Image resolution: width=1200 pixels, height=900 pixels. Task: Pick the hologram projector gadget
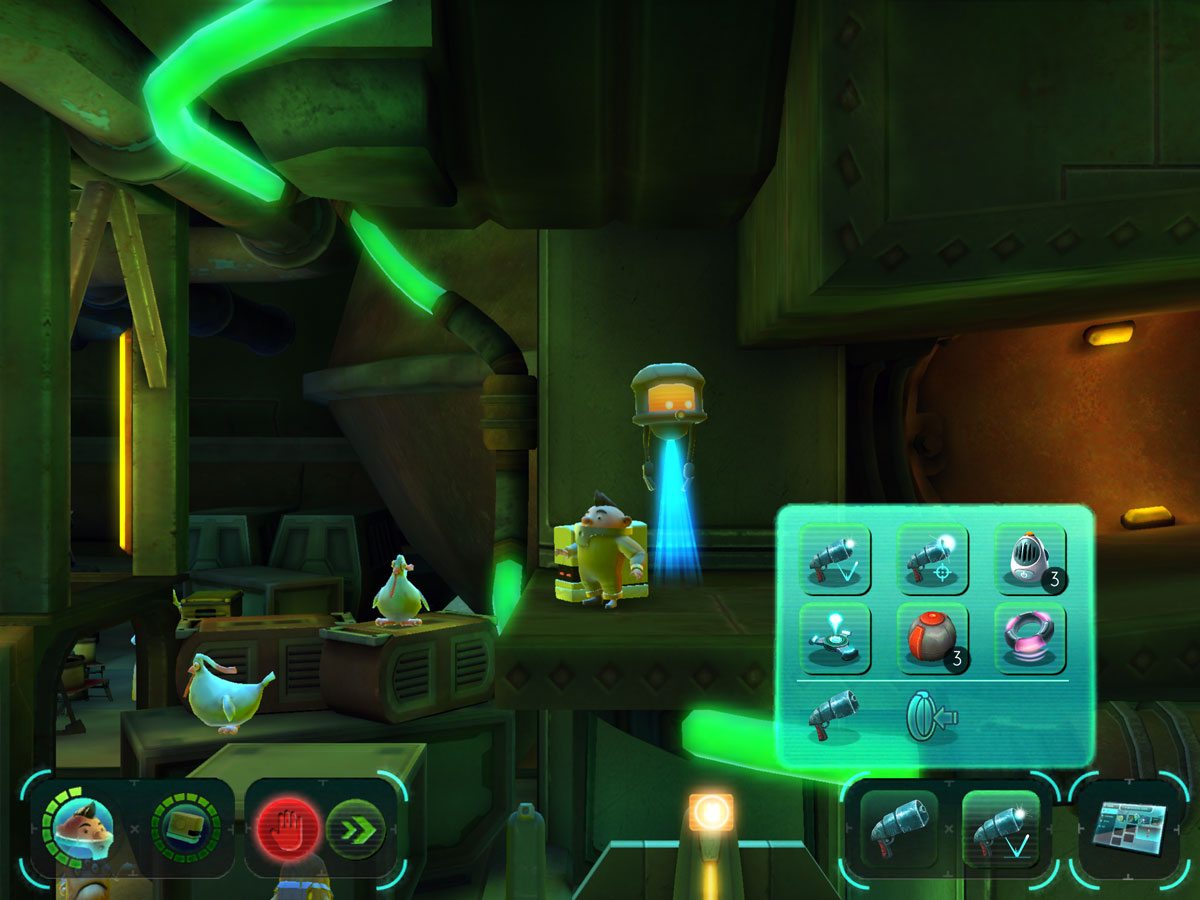click(835, 638)
